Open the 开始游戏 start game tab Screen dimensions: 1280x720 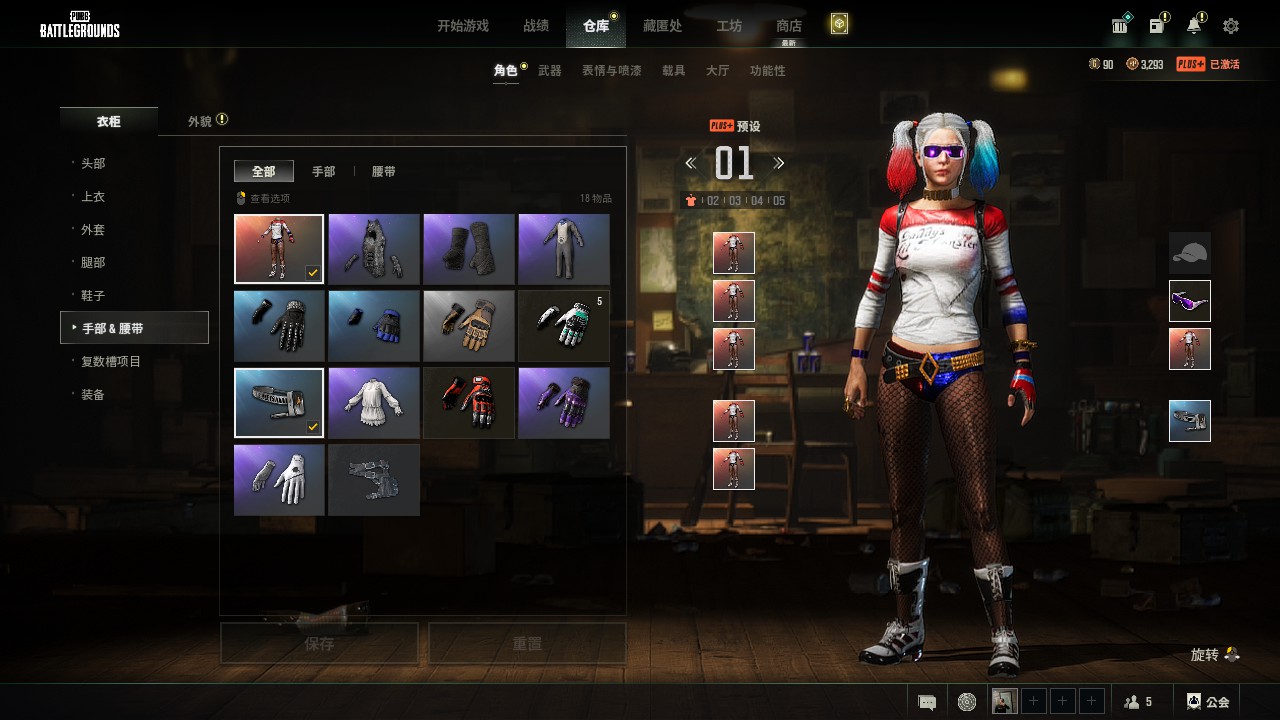(x=462, y=26)
